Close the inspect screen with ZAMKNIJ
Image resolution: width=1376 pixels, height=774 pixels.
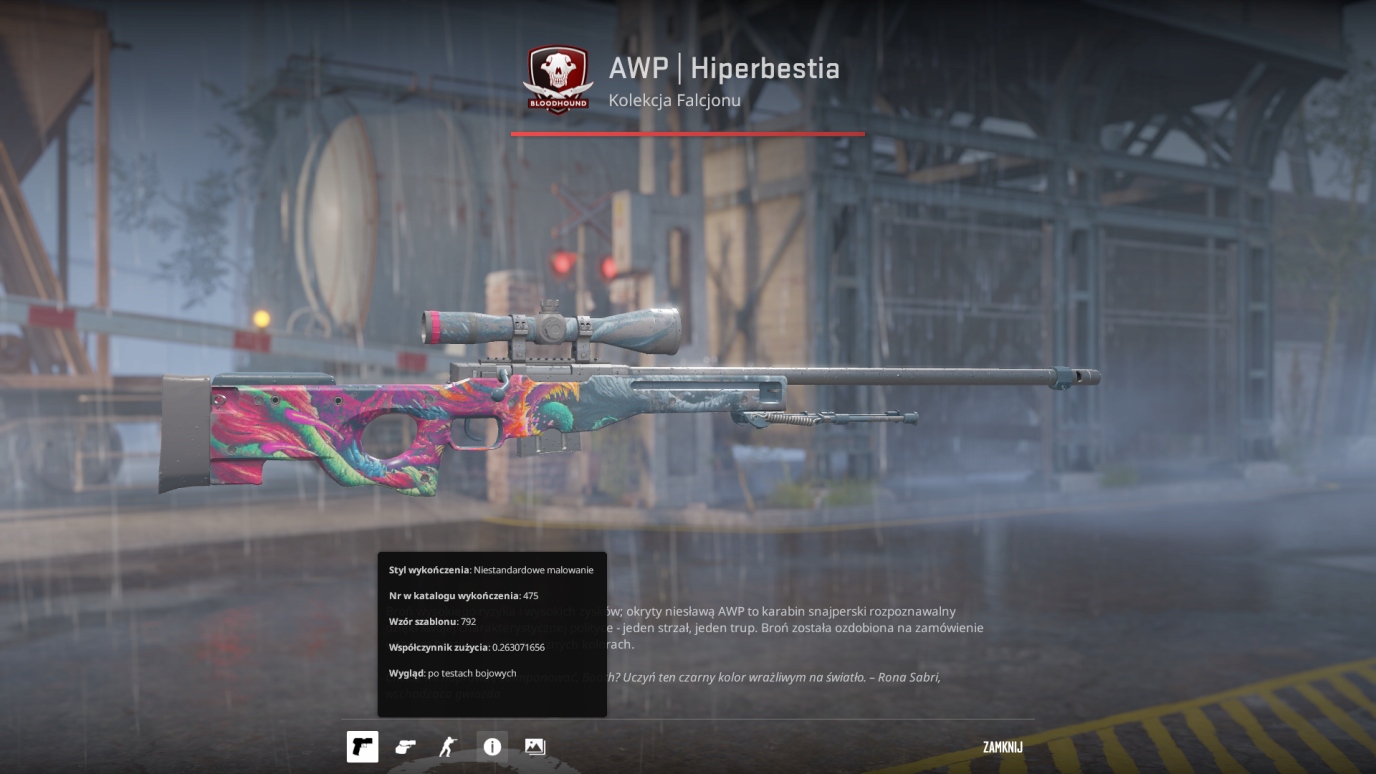[1002, 747]
